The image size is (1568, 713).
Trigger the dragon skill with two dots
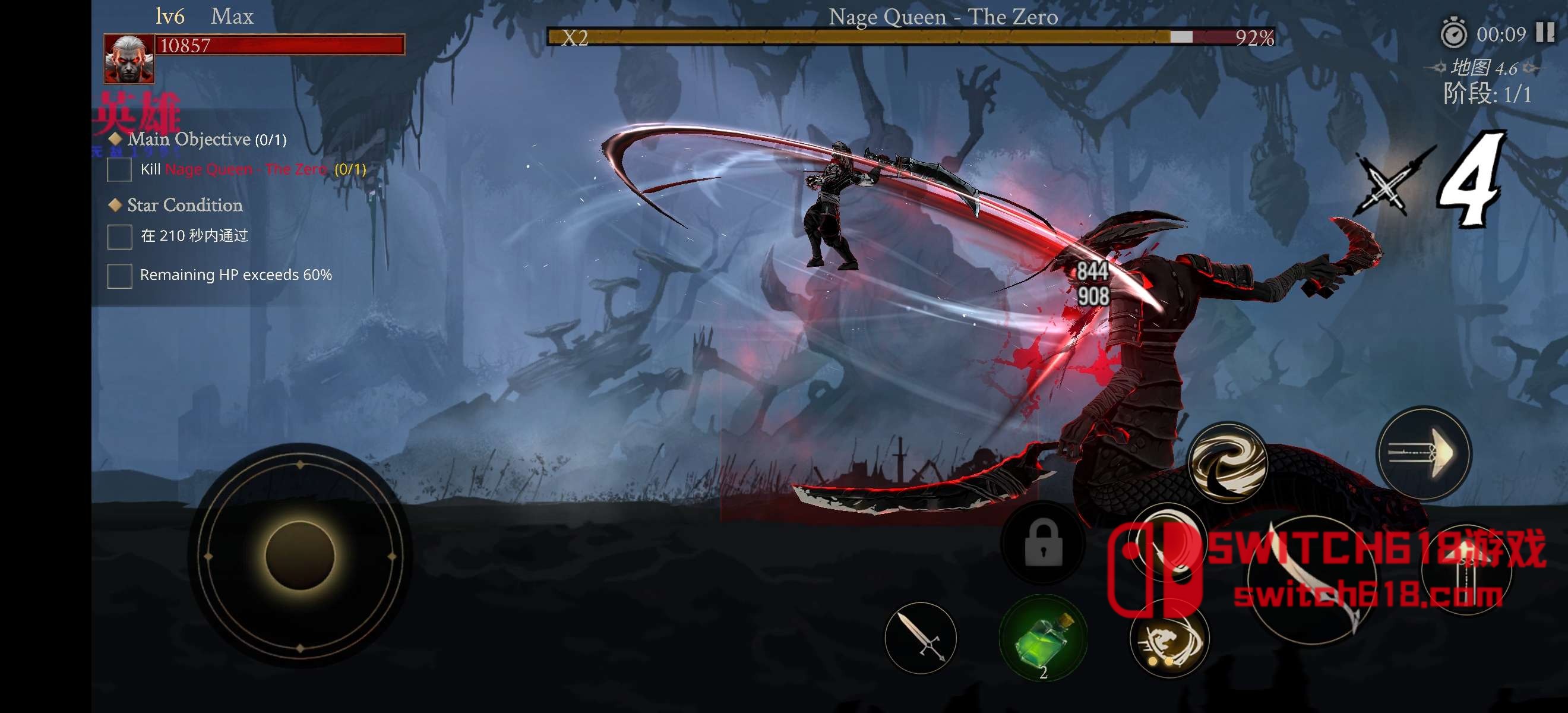tap(1169, 639)
